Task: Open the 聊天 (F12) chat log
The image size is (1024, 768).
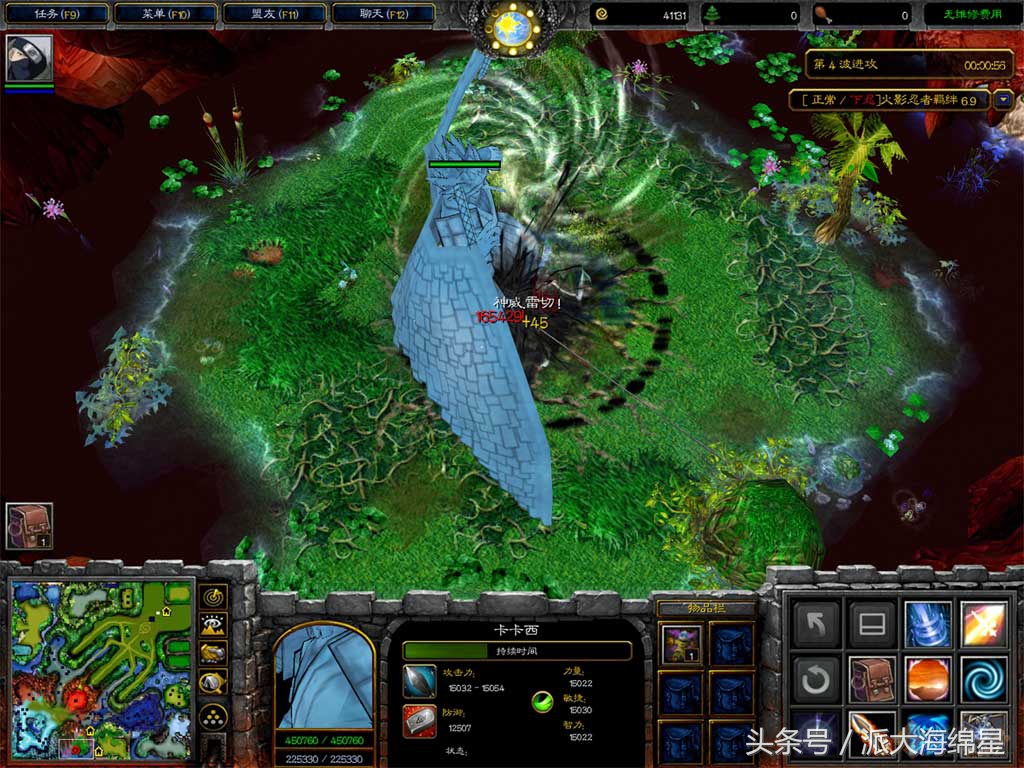Action: point(383,14)
